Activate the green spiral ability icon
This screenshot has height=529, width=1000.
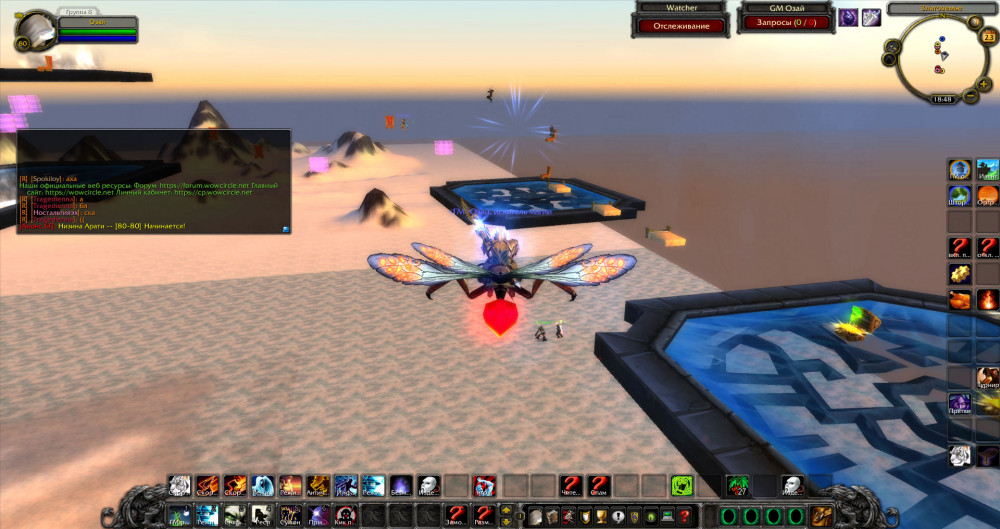[683, 485]
